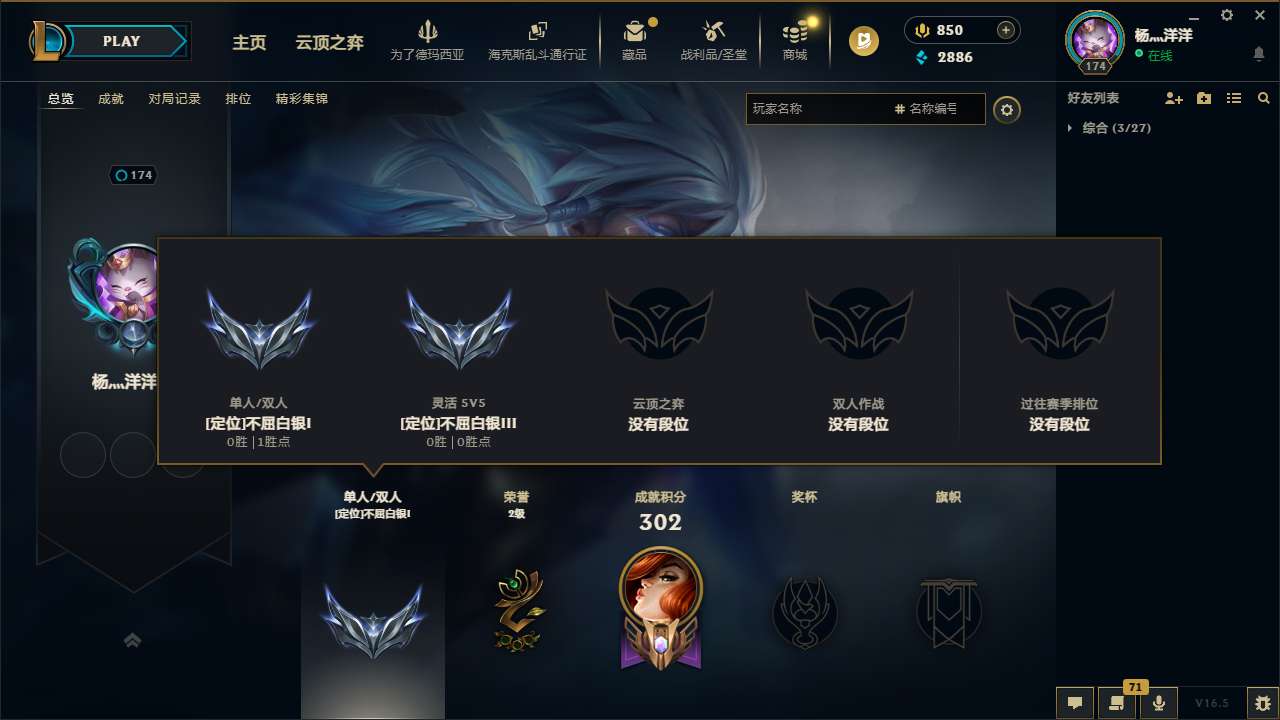Toggle the voice chat microphone
Screen dimensions: 1280x720
[x=1158, y=703]
